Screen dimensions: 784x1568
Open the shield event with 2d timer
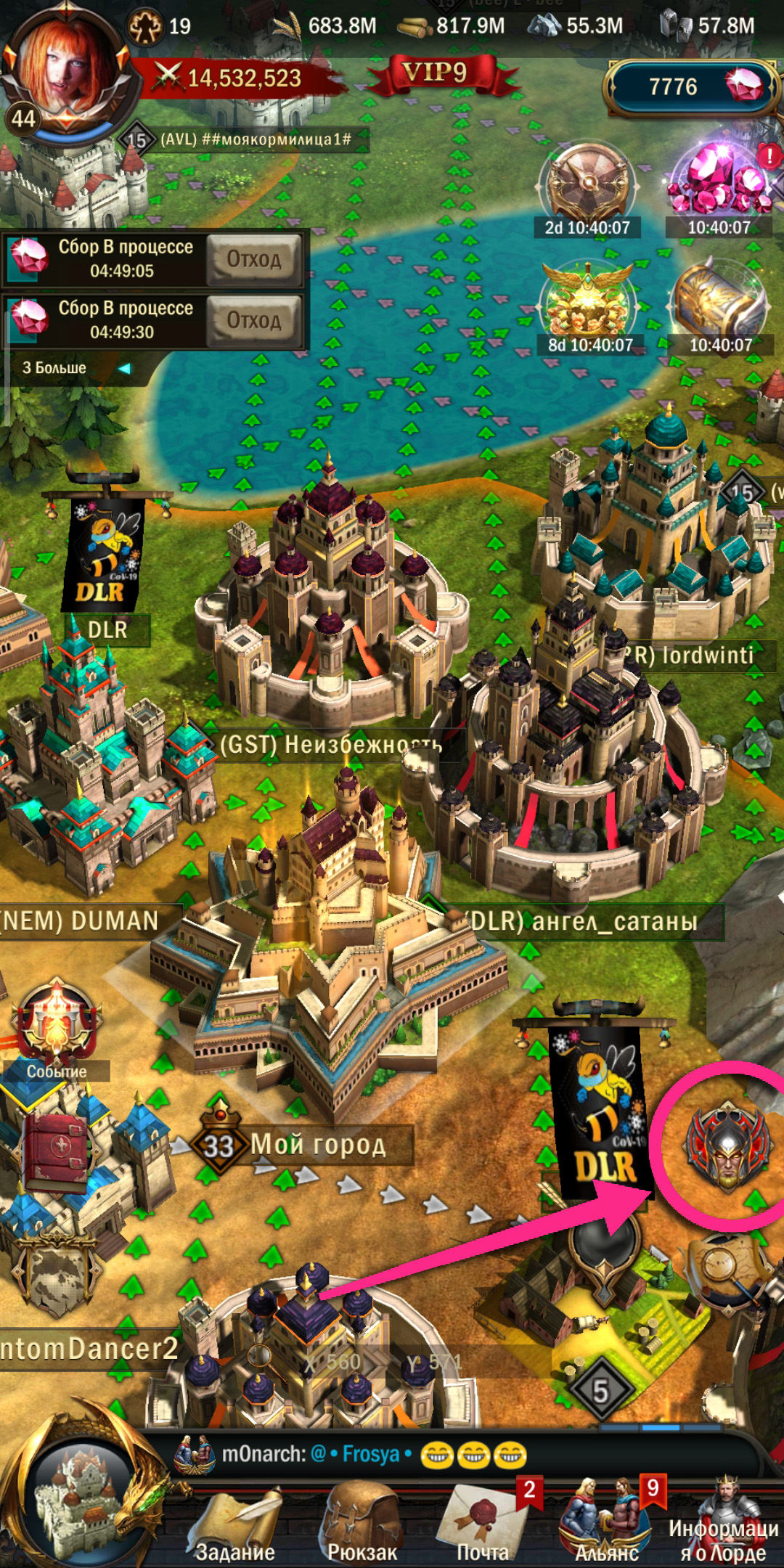point(588,185)
